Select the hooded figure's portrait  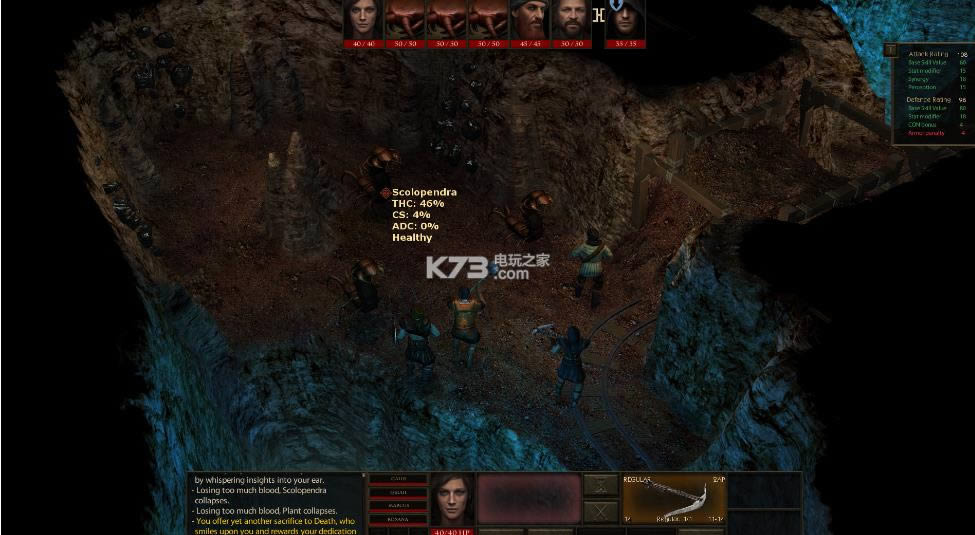click(625, 19)
